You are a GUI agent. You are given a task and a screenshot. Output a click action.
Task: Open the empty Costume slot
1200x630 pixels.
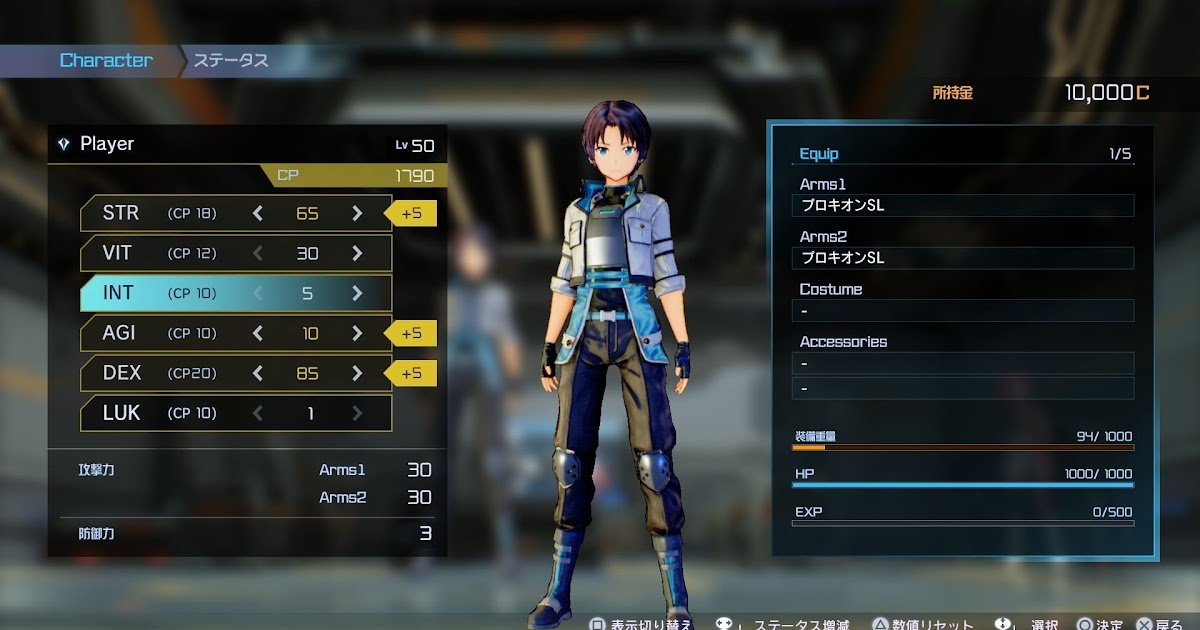coord(963,310)
